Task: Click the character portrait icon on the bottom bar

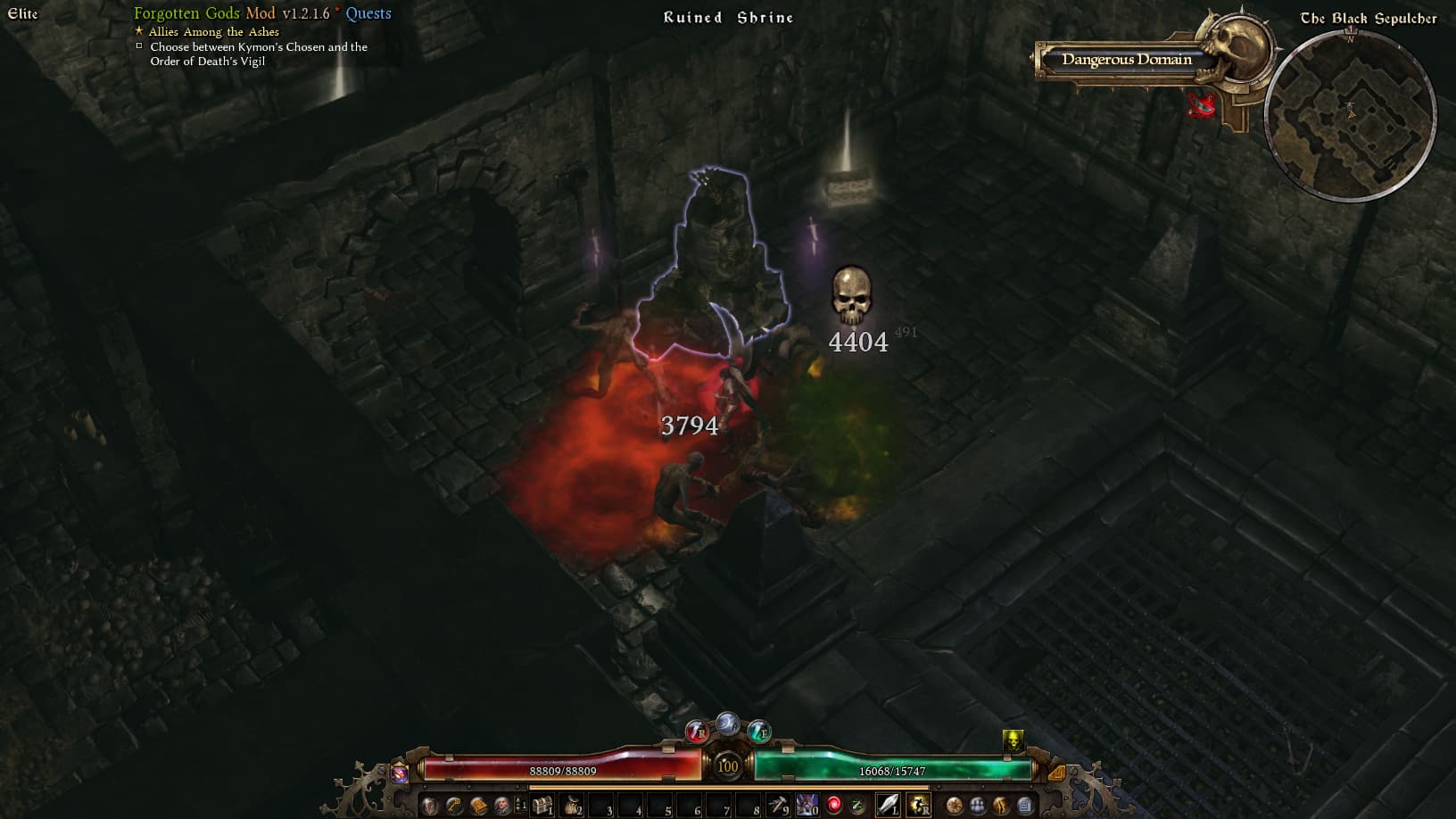Action: [502, 806]
